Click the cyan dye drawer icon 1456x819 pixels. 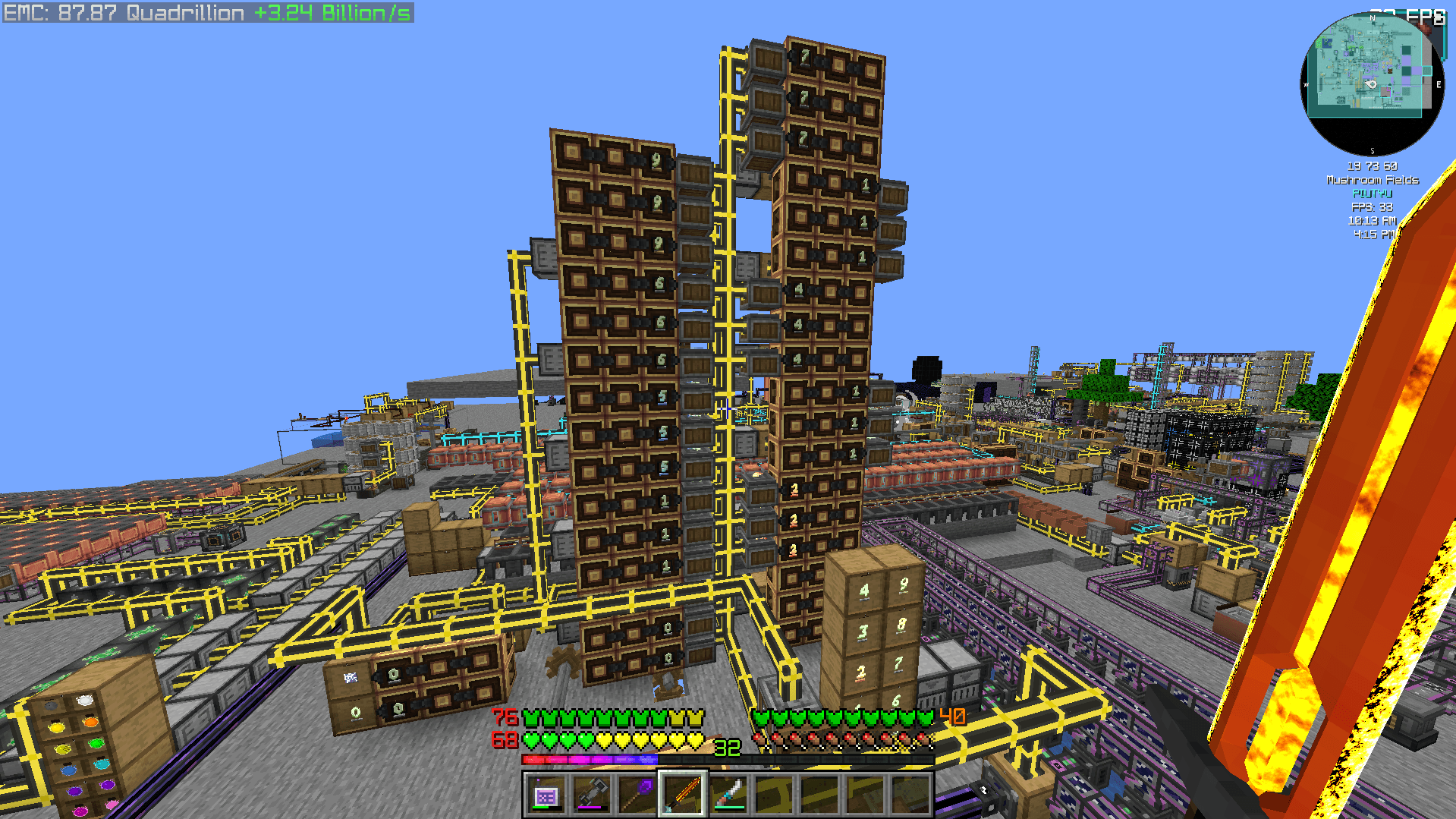coord(102,764)
